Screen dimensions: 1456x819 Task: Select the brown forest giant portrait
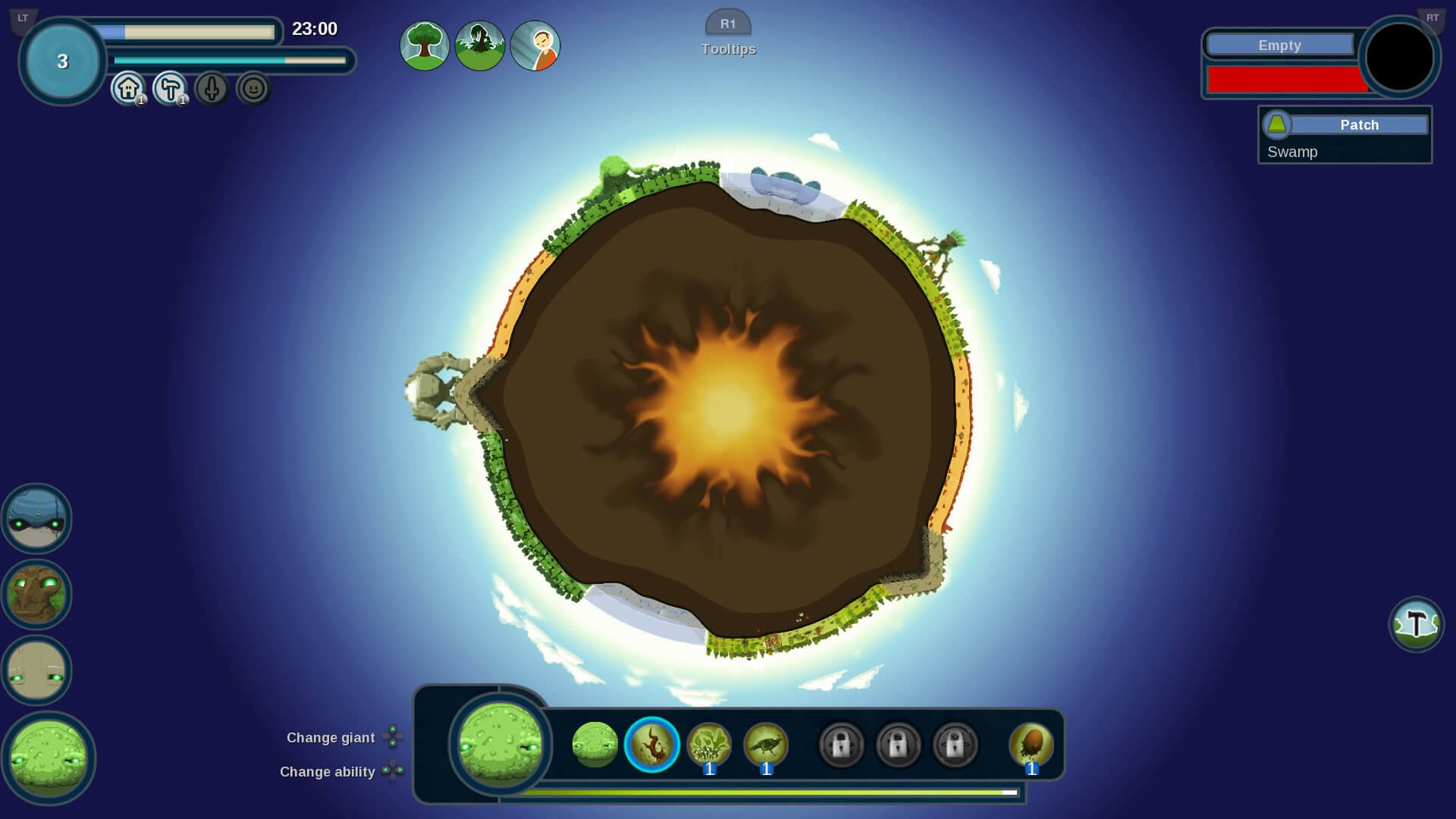point(36,595)
